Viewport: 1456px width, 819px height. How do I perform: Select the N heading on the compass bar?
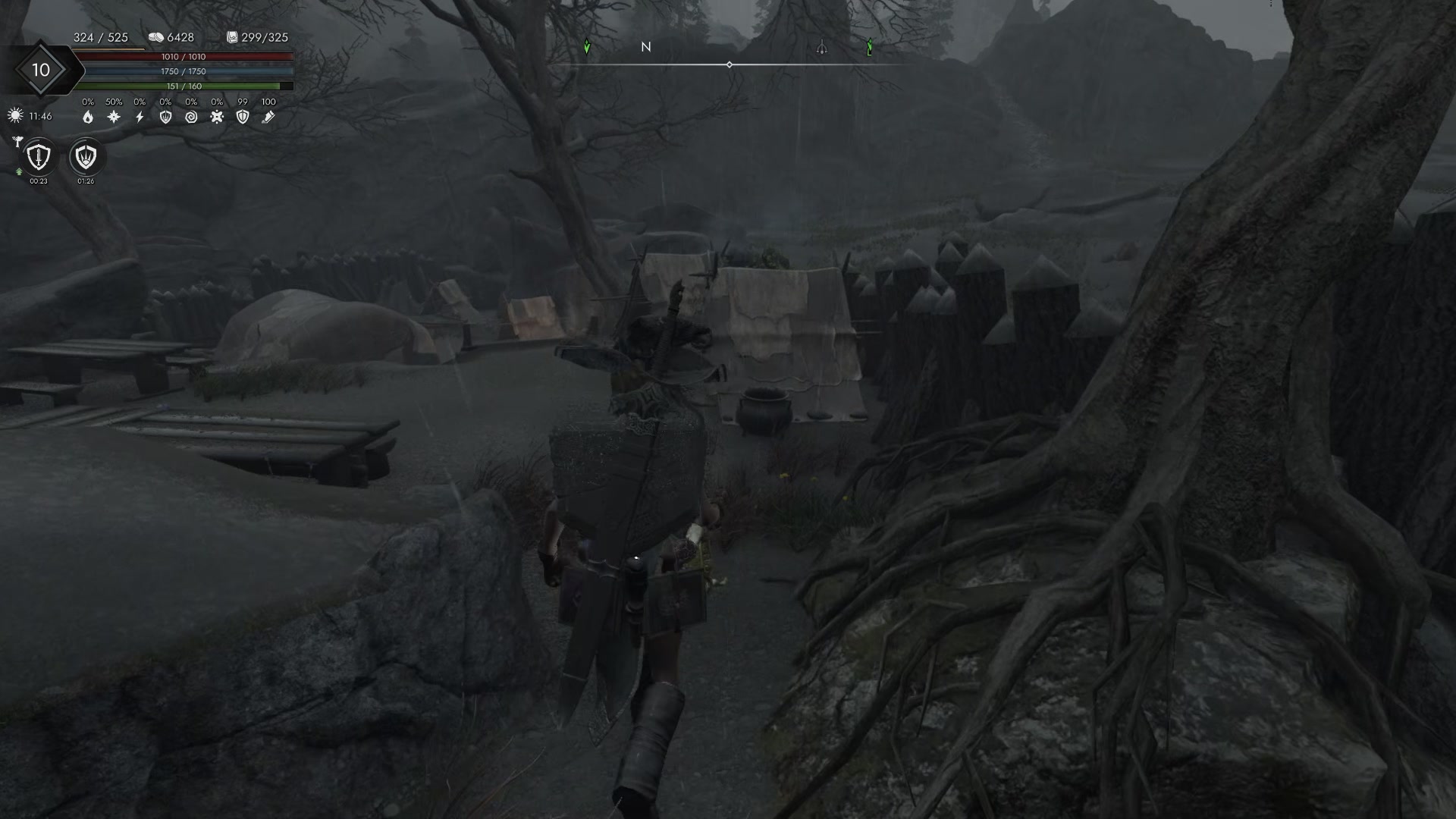[646, 47]
